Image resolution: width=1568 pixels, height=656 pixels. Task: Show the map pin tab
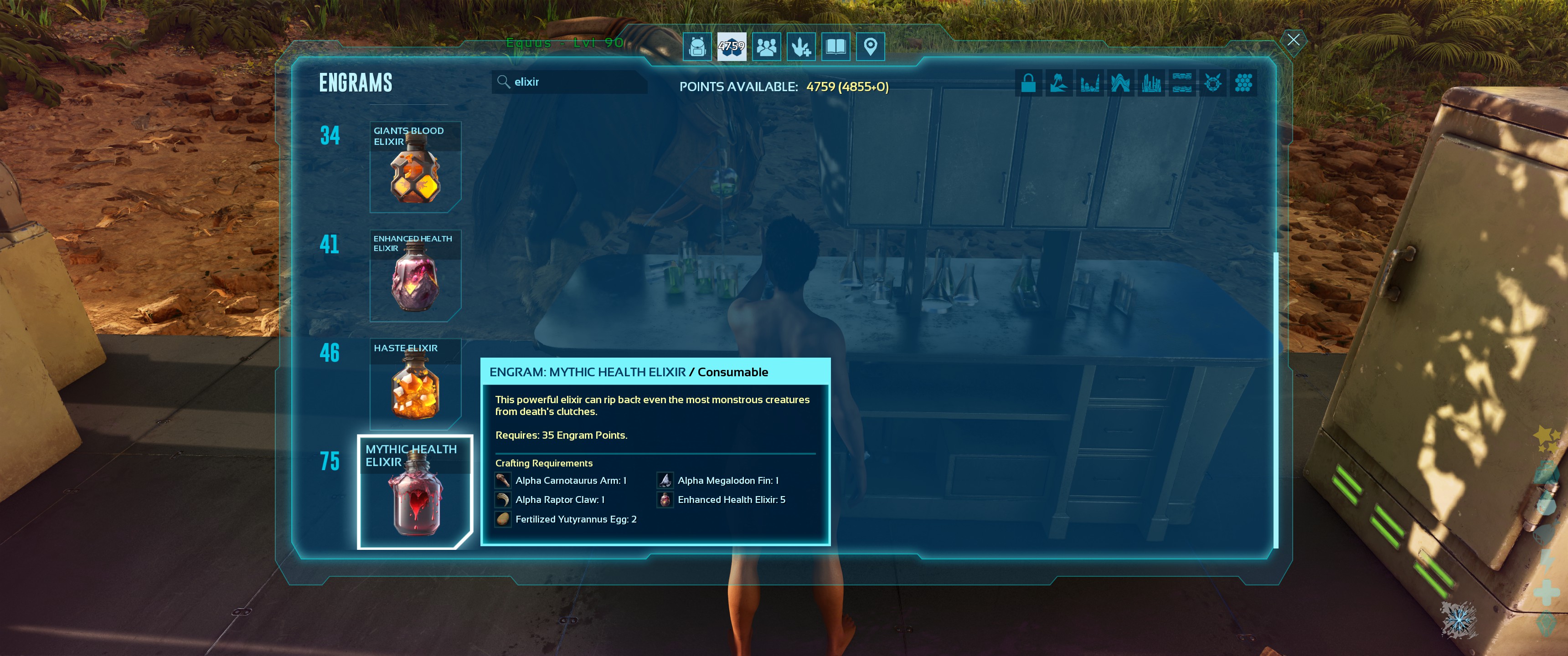tap(871, 47)
